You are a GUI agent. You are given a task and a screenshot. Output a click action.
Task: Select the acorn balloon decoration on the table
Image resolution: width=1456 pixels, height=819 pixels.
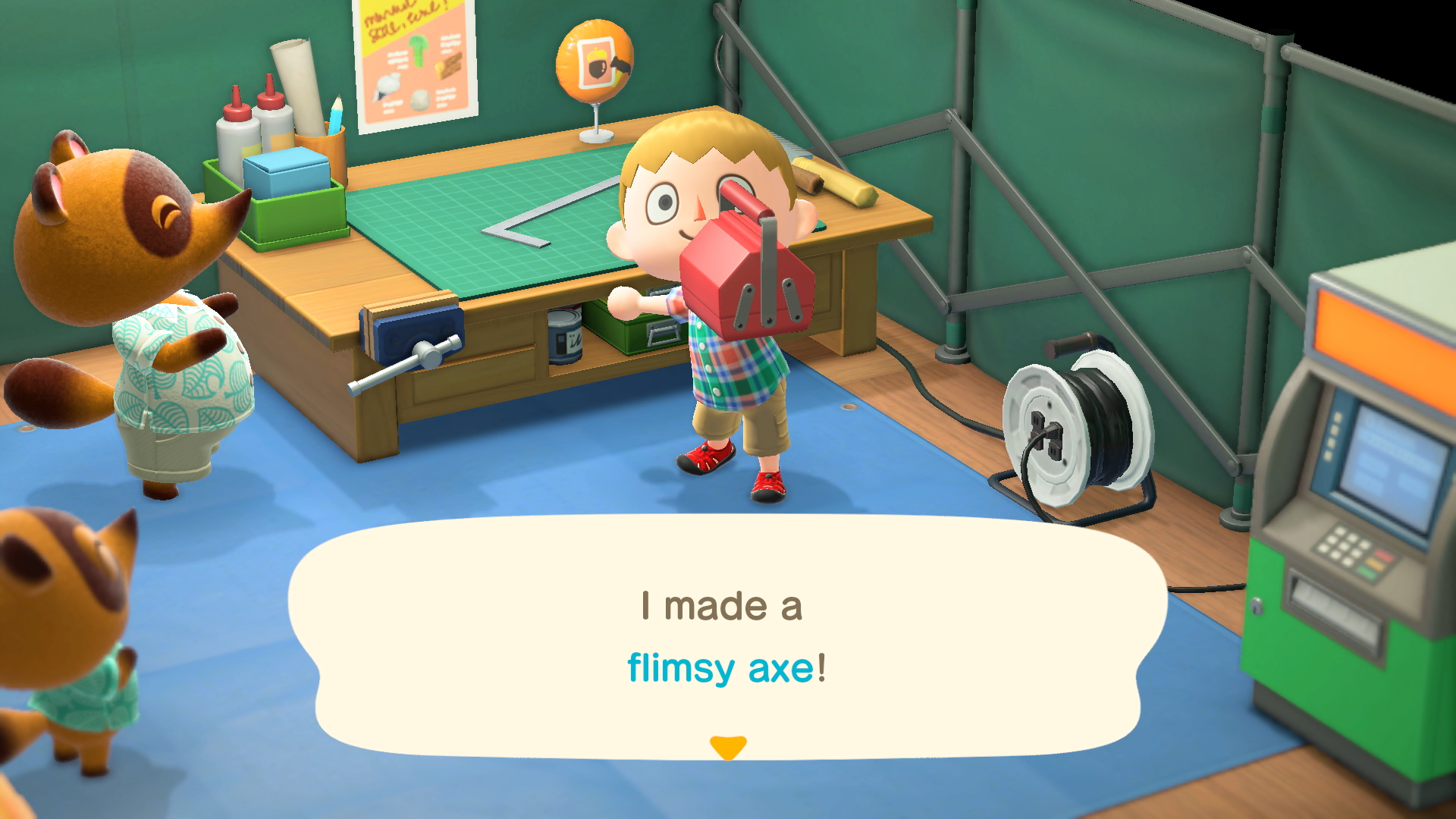595,61
